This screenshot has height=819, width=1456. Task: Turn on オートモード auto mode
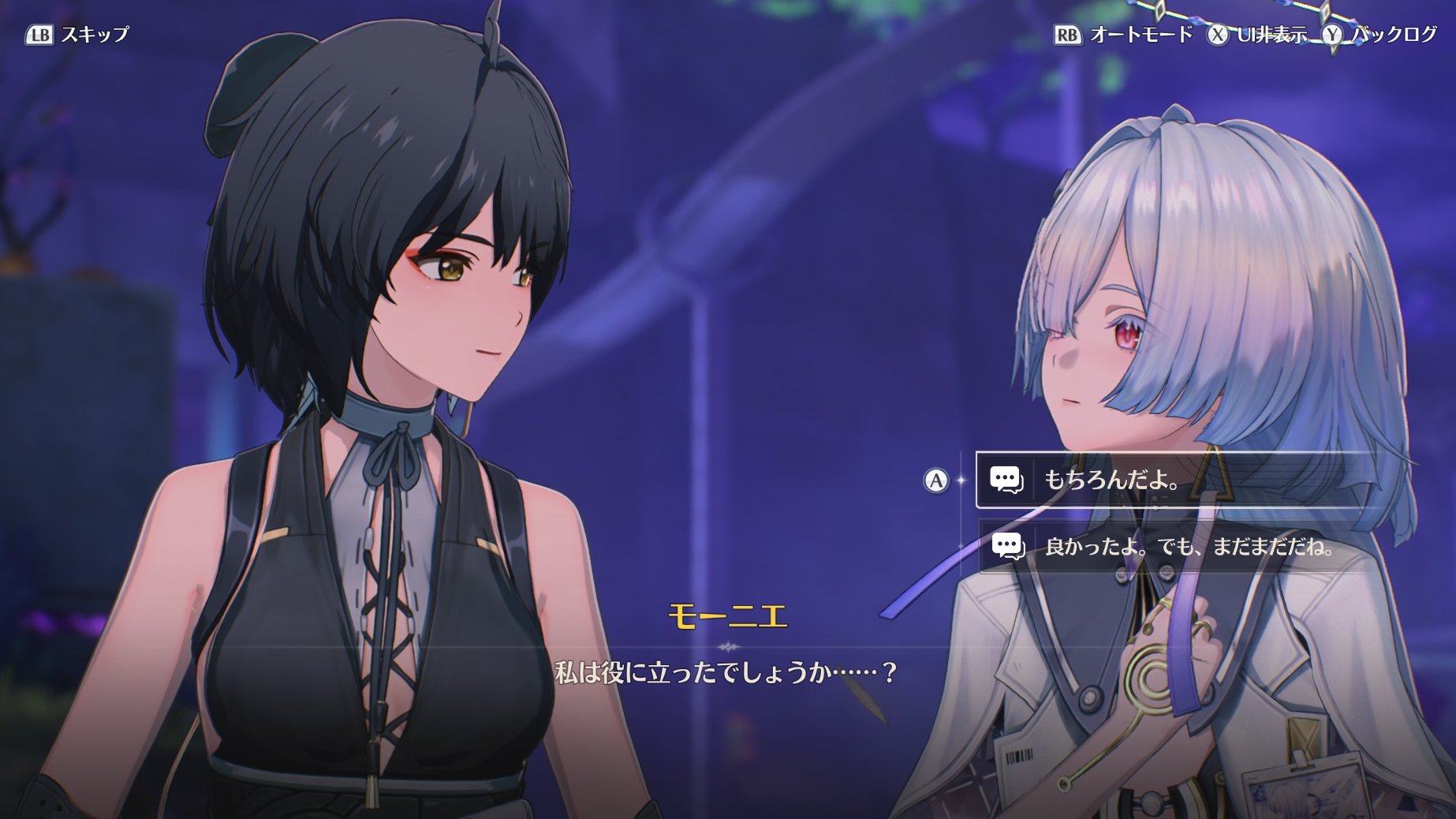(x=1125, y=35)
